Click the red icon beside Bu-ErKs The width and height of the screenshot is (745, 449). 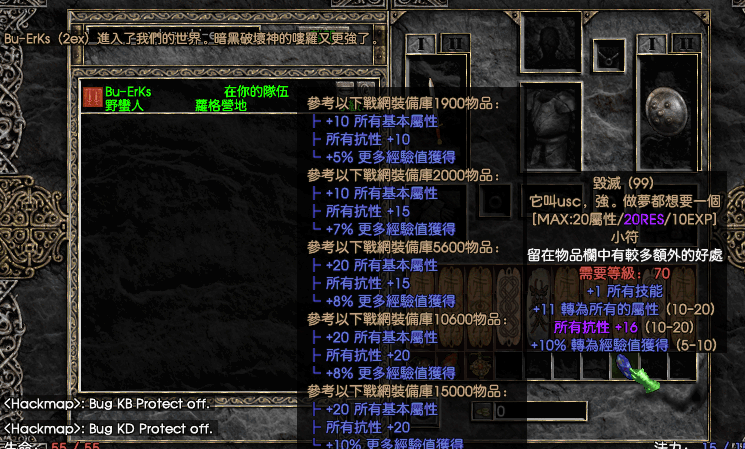tap(92, 97)
